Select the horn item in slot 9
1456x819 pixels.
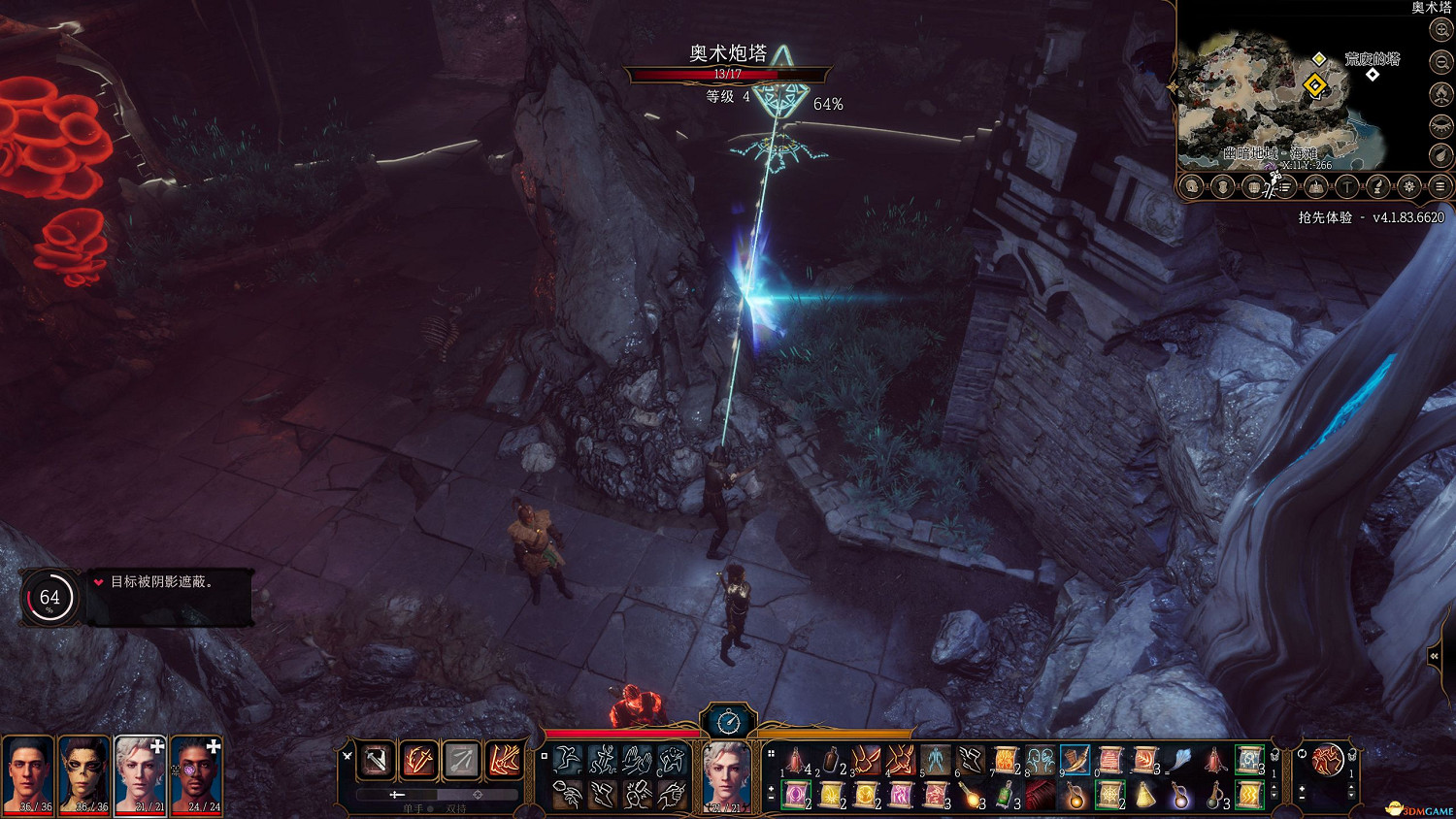click(1075, 760)
